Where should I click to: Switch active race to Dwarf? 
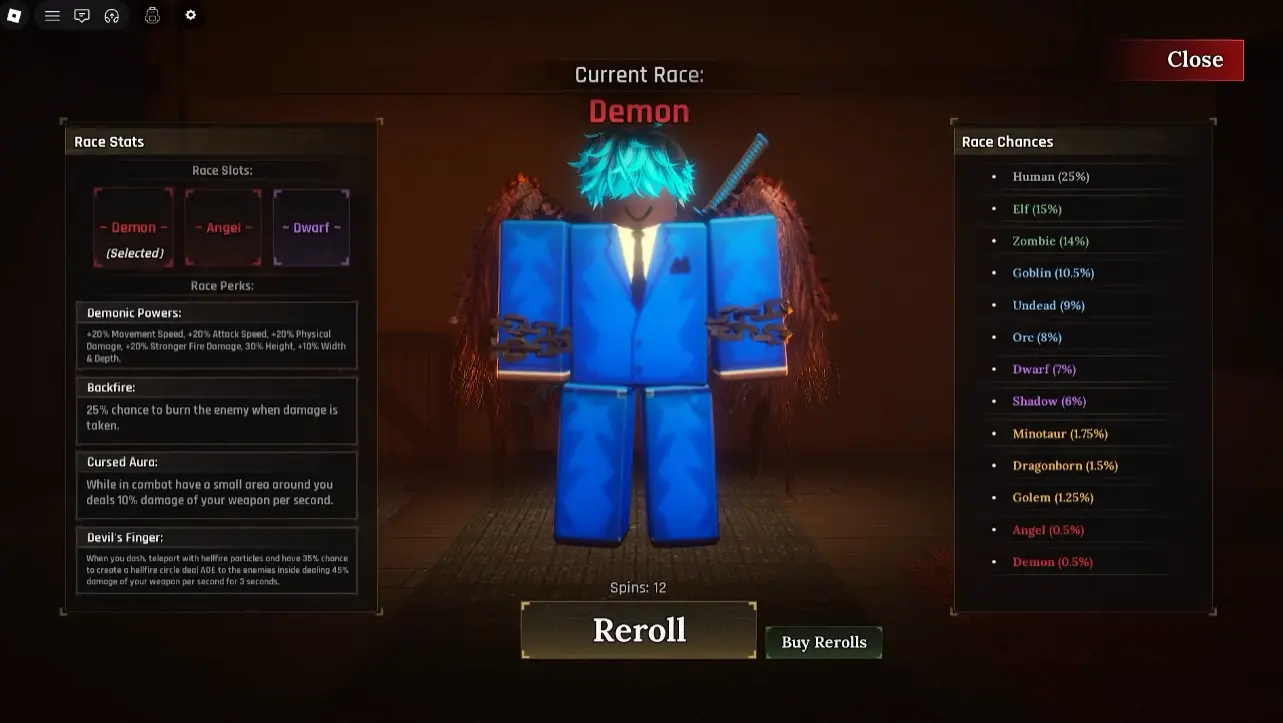pos(311,226)
